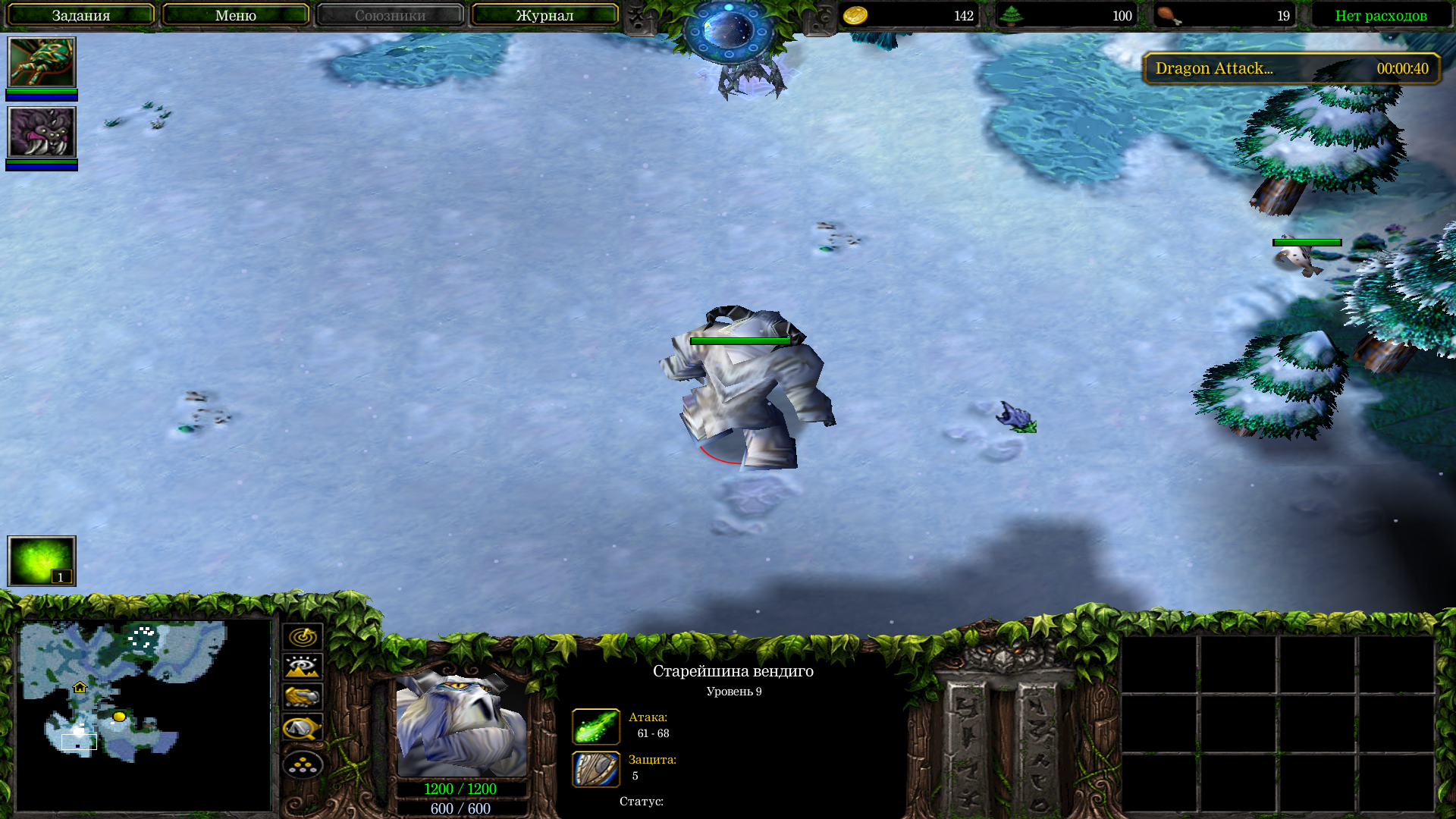Toggle the green item in slot 1

pyautogui.click(x=41, y=561)
